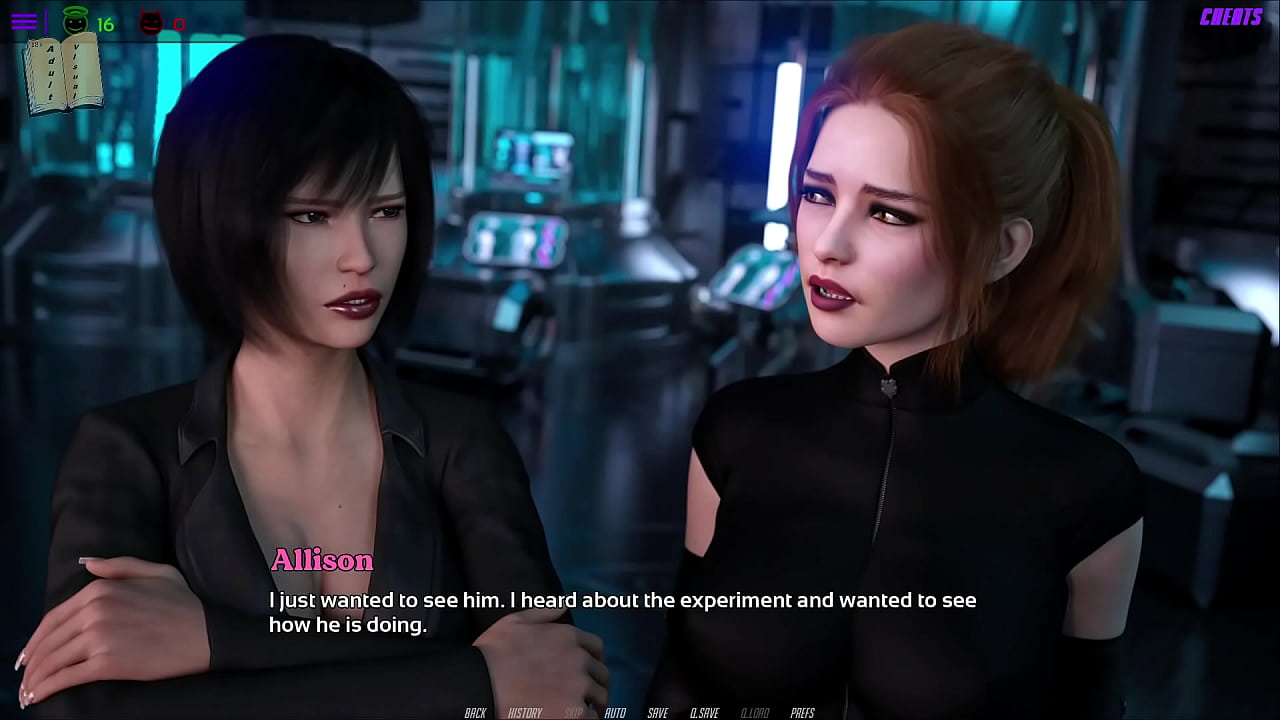The image size is (1280, 720).
Task: Click the dimmed Q.Load button
Action: [x=754, y=713]
